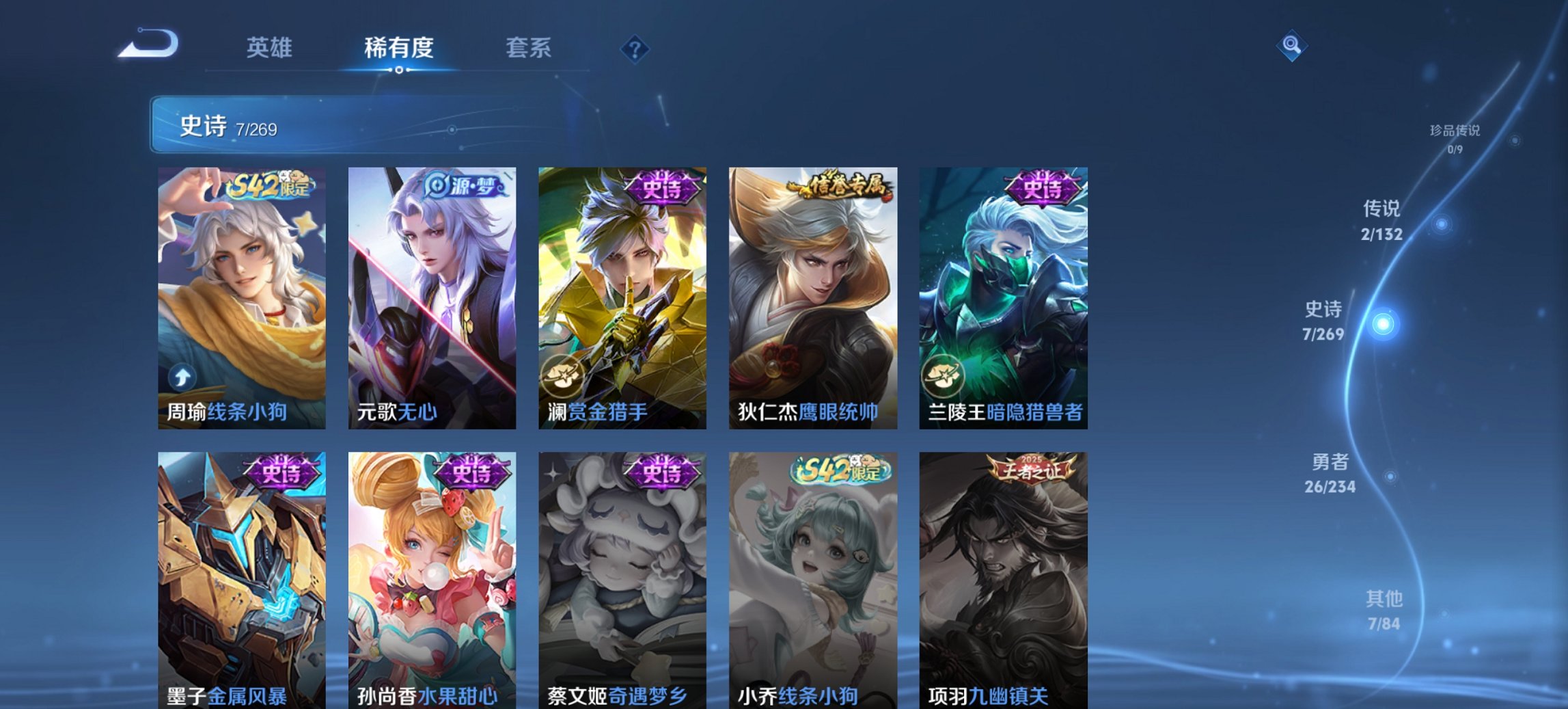Switch to the 英雄 tab
Image resolution: width=1568 pixels, height=709 pixels.
(272, 48)
